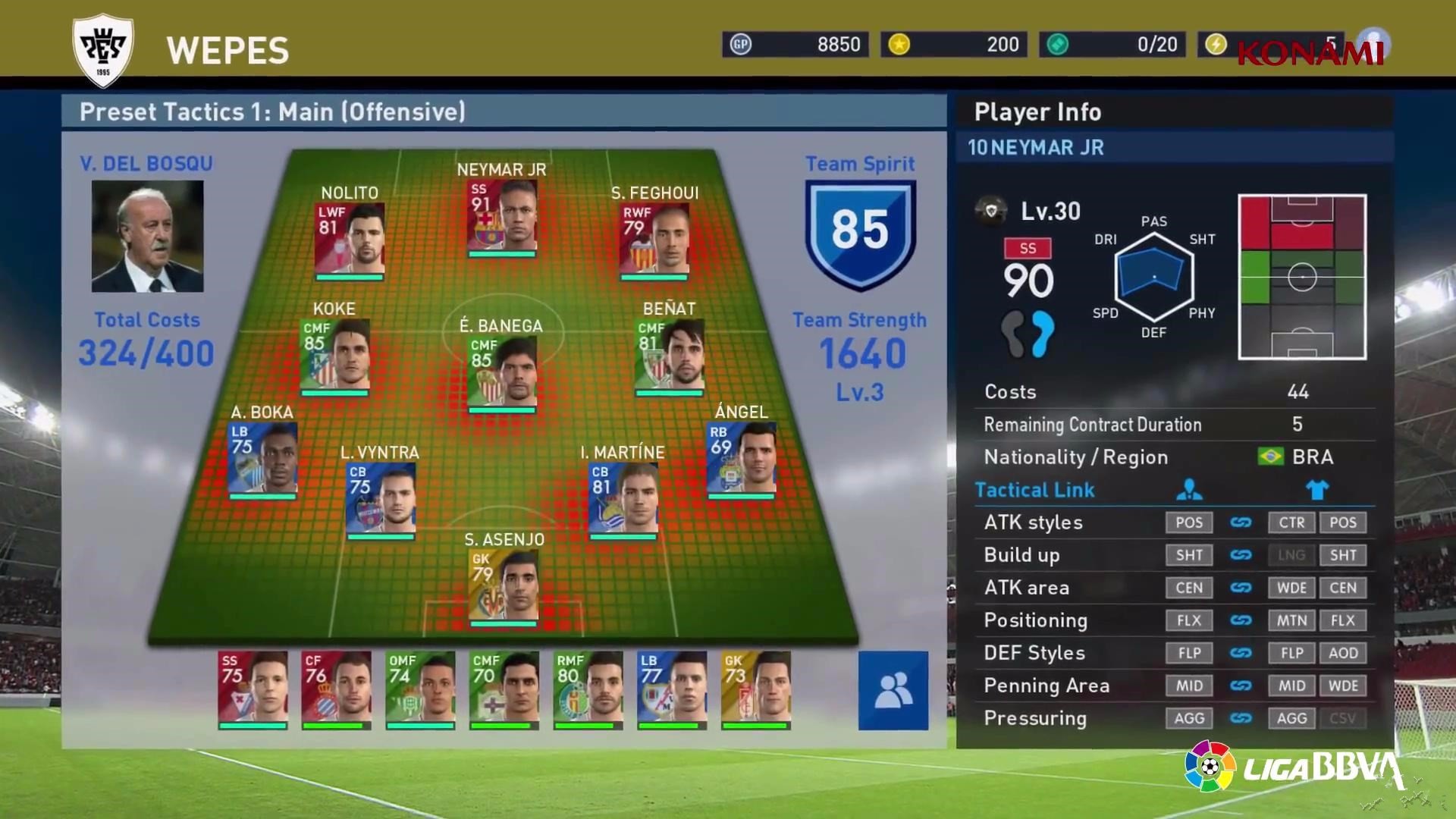Select I. Martínez's centre-back card

click(x=623, y=498)
